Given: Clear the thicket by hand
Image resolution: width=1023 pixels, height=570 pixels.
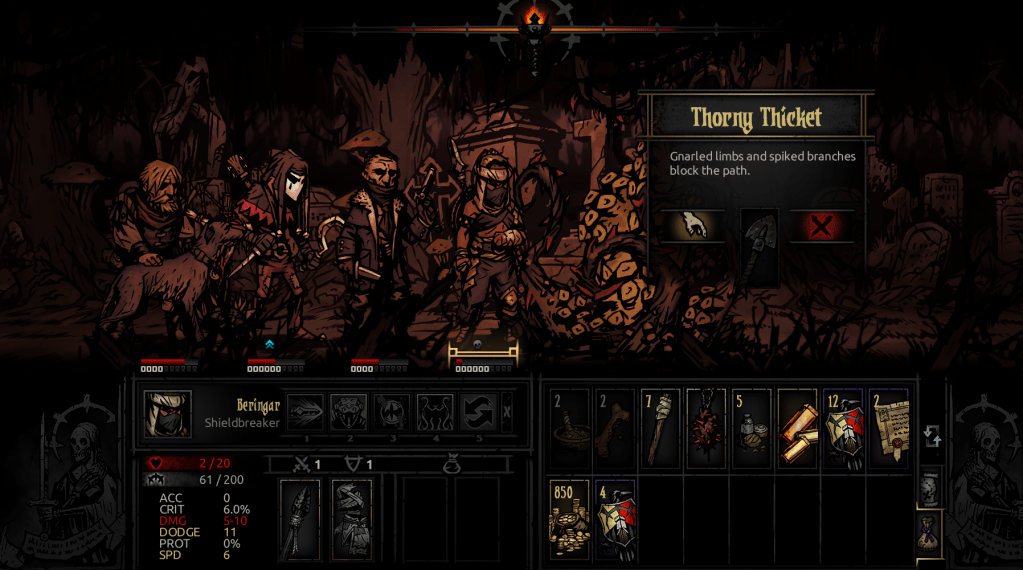Looking at the screenshot, I should [x=692, y=226].
